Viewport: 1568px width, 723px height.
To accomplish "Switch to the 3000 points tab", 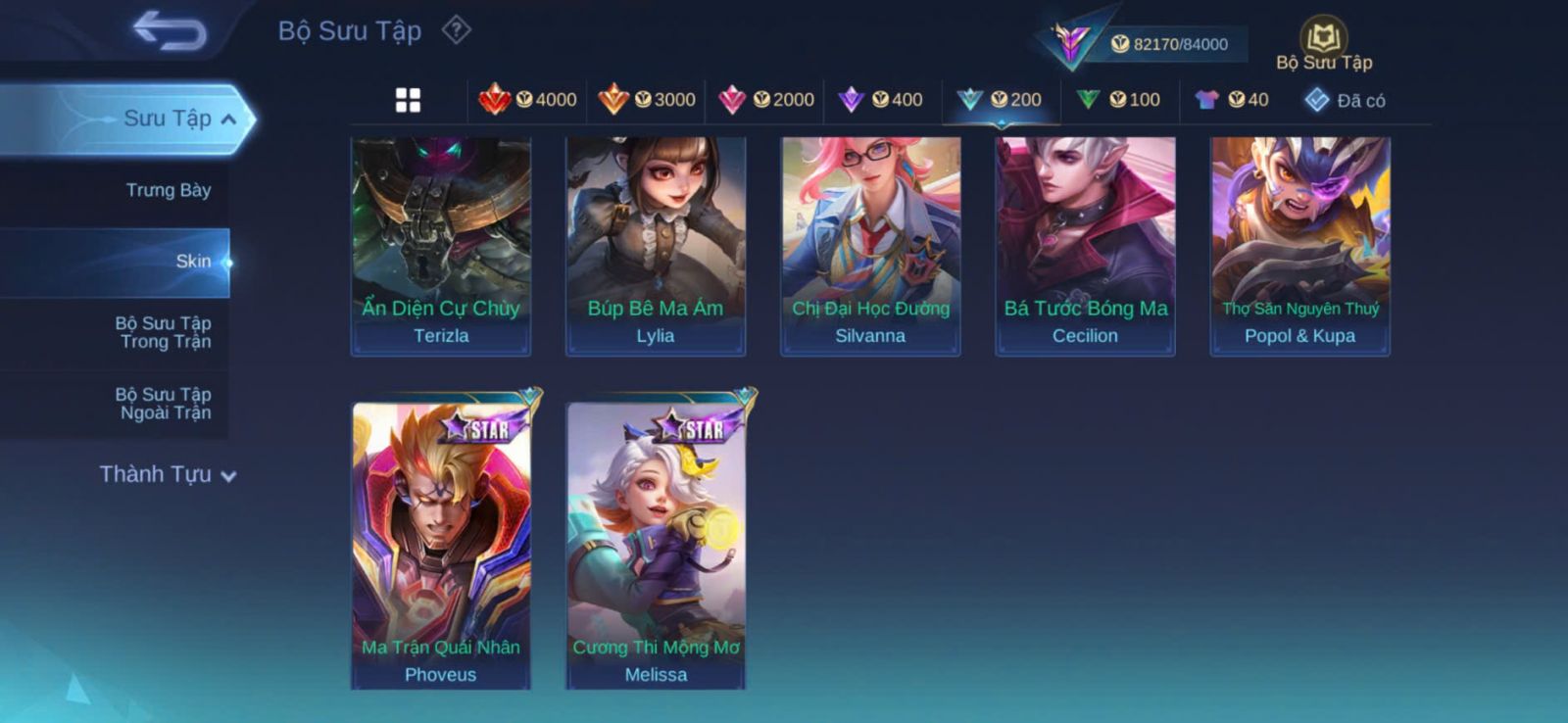I will (647, 100).
